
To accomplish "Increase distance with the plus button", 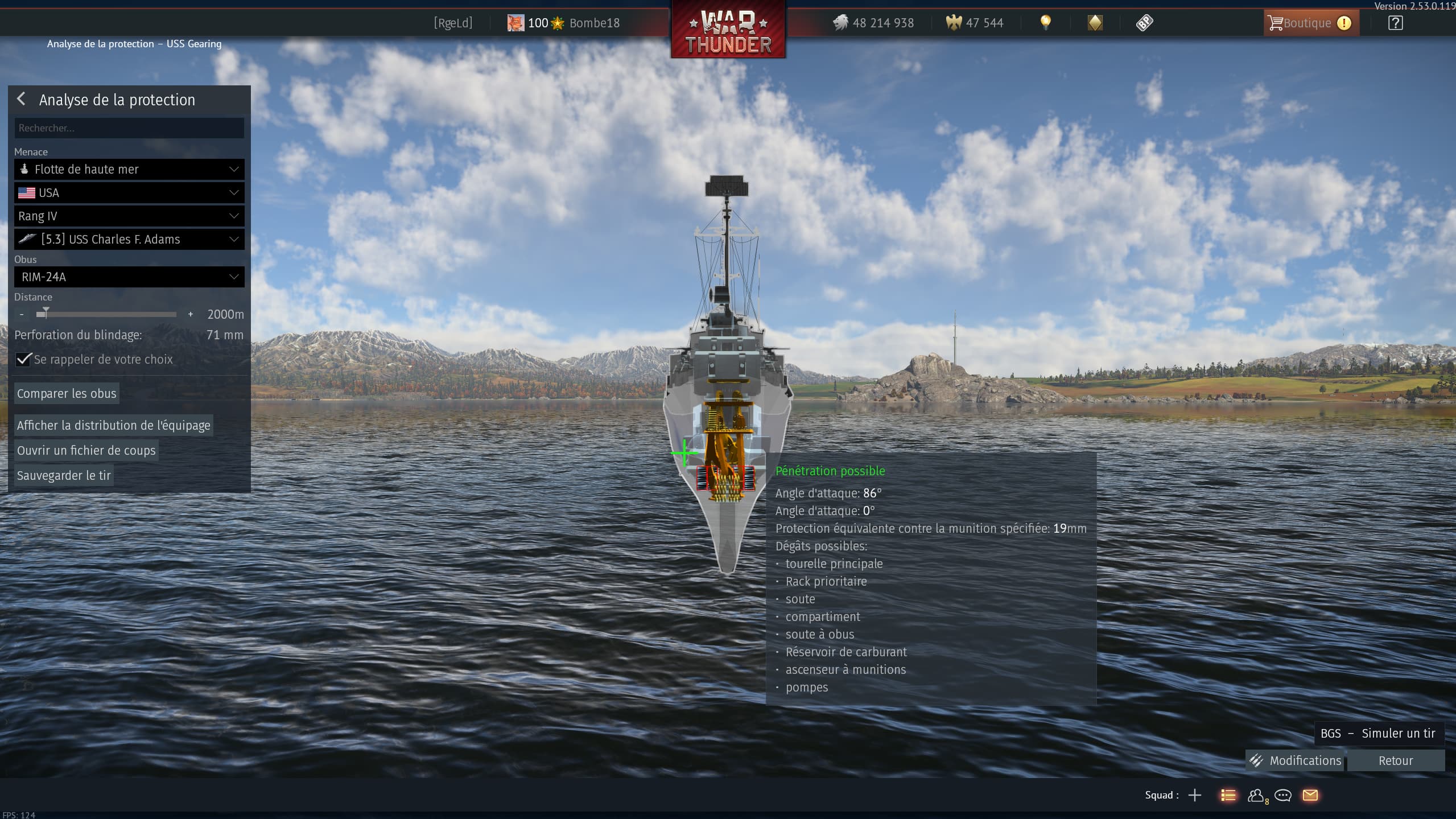I will click(190, 314).
